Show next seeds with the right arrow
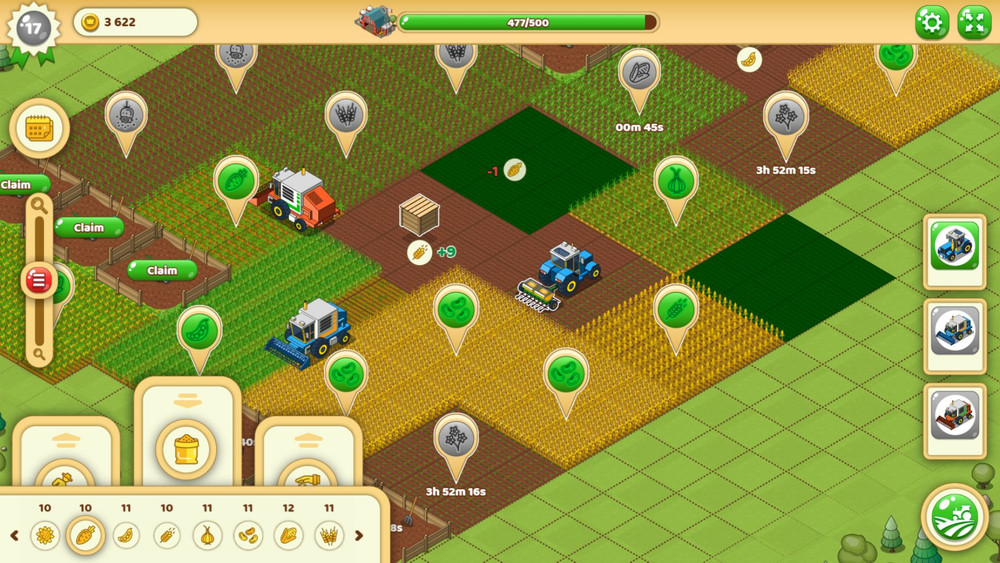Image resolution: width=1000 pixels, height=563 pixels. click(x=359, y=536)
